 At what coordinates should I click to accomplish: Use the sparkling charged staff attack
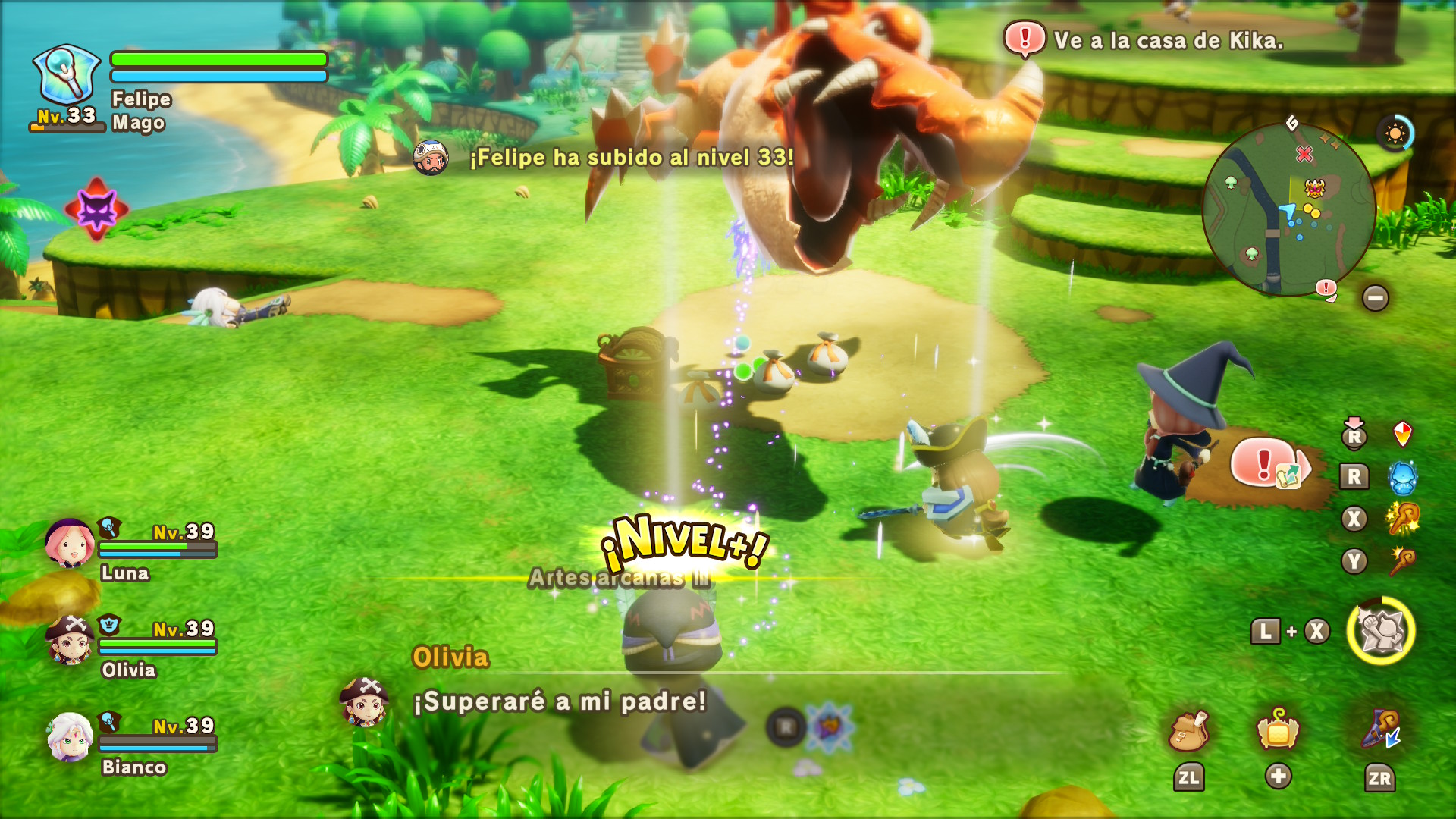[x=1402, y=519]
